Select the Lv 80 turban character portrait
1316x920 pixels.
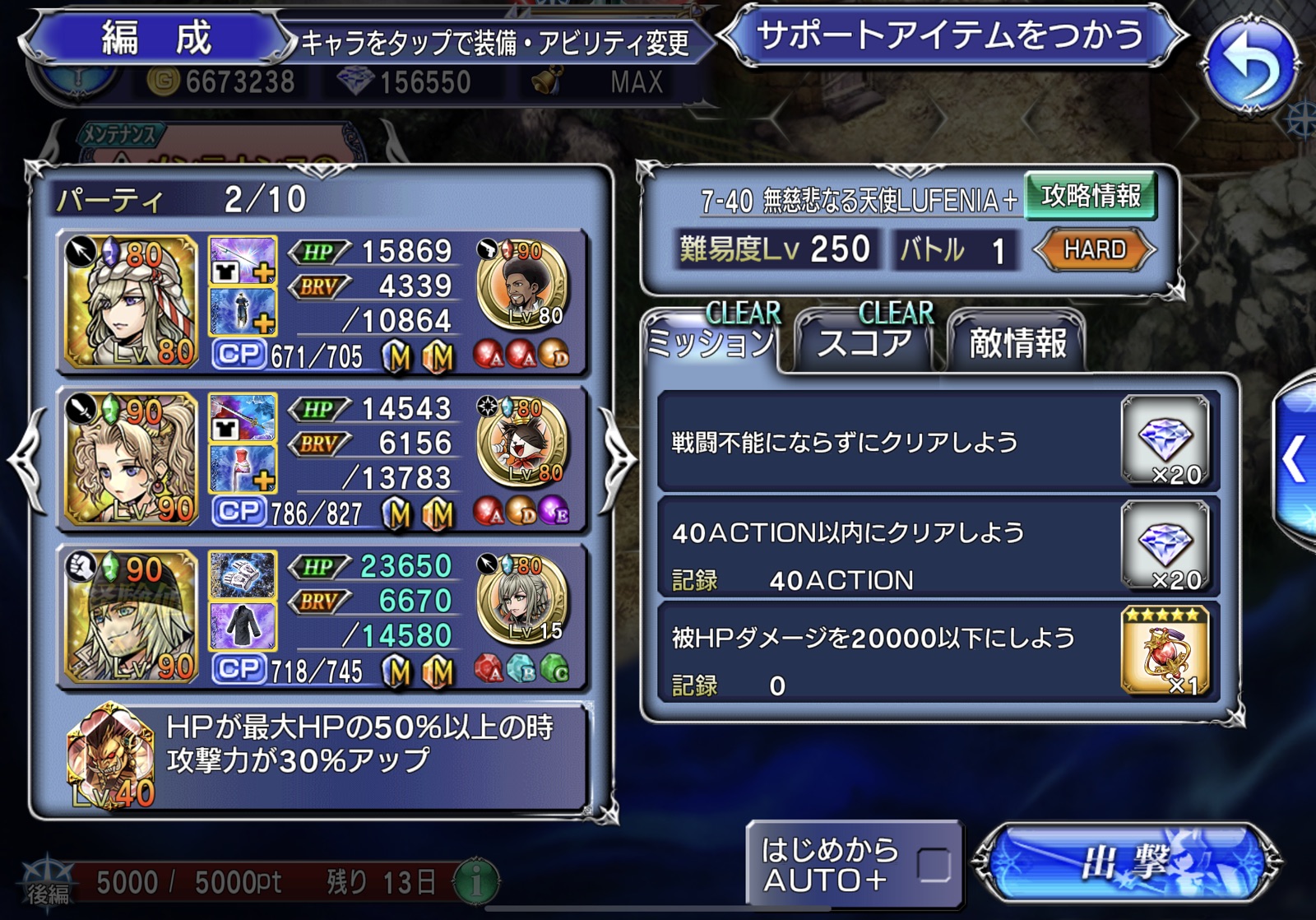click(132, 301)
